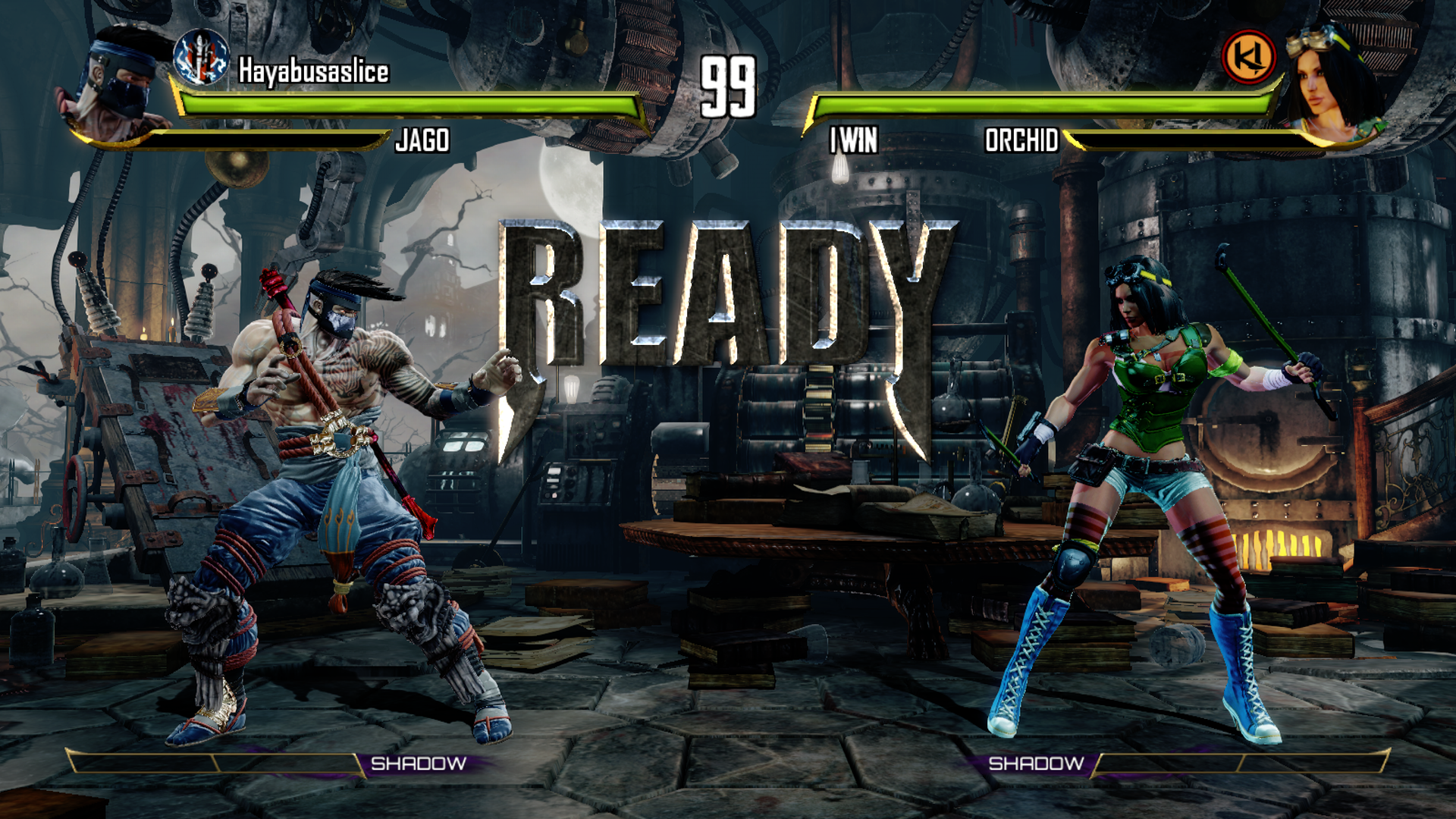Select Hayabusaslice's player emblem icon
The width and height of the screenshot is (1456, 819).
click(x=201, y=57)
